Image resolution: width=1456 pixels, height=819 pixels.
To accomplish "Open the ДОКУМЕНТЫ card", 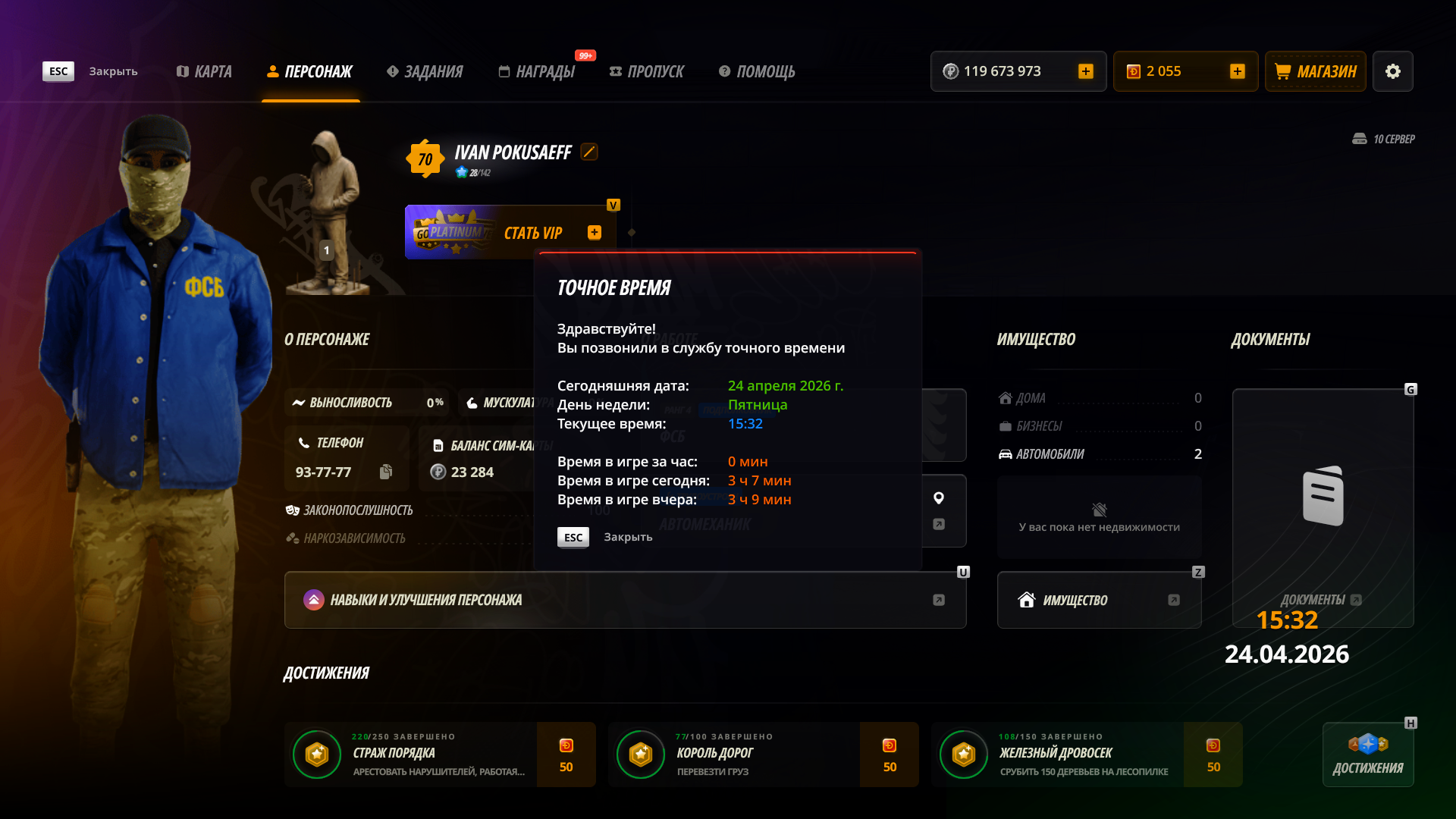I will (1323, 508).
